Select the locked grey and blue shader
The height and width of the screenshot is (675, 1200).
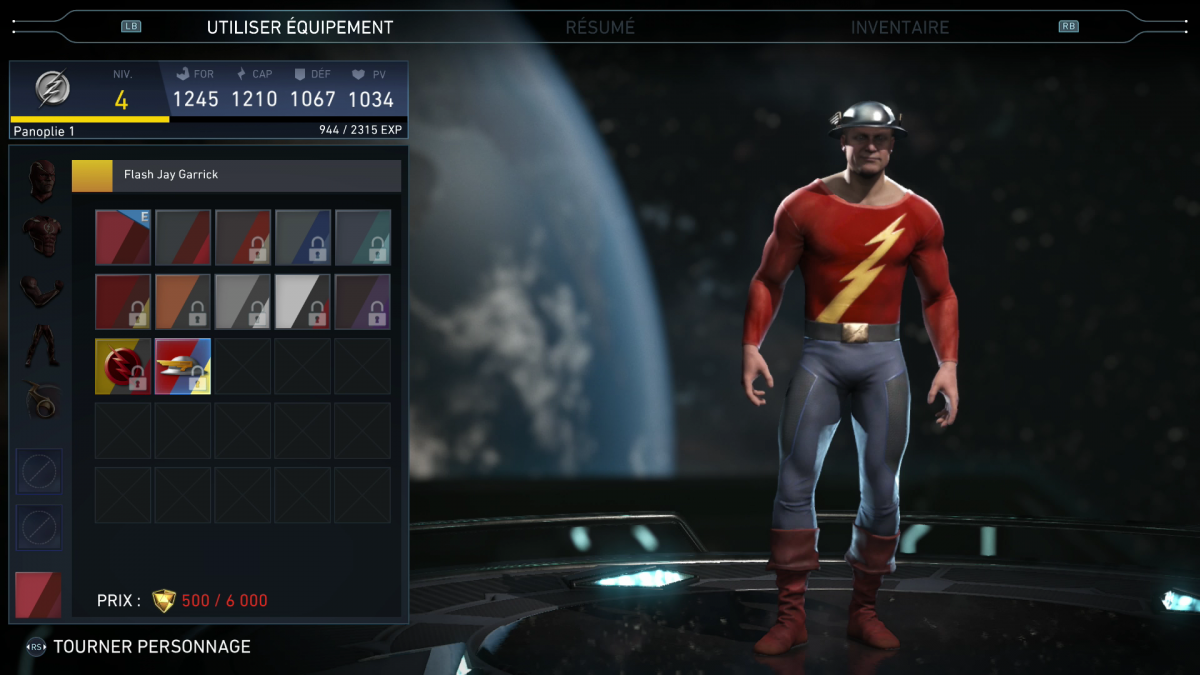tap(303, 237)
